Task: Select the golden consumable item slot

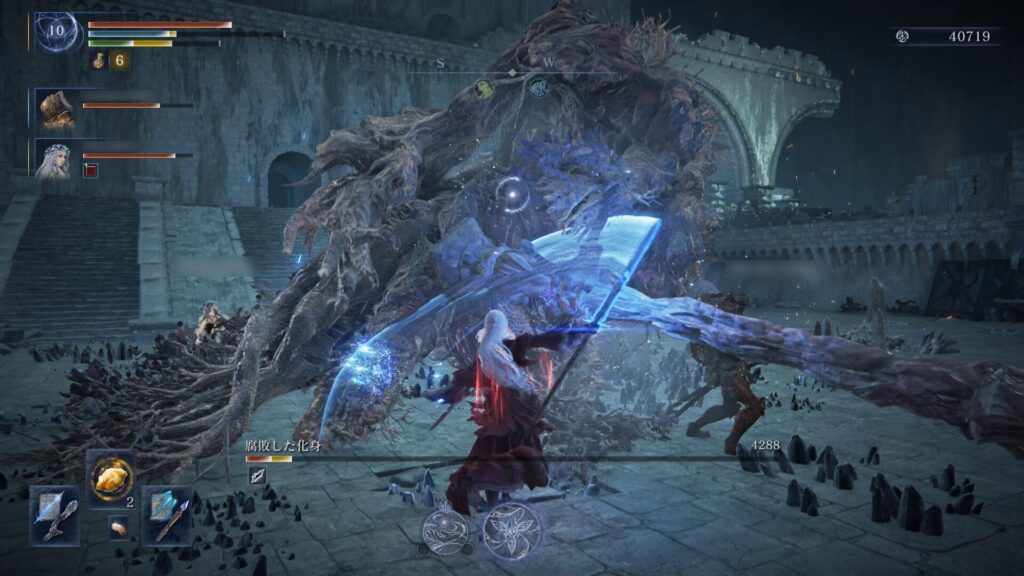Action: point(111,478)
